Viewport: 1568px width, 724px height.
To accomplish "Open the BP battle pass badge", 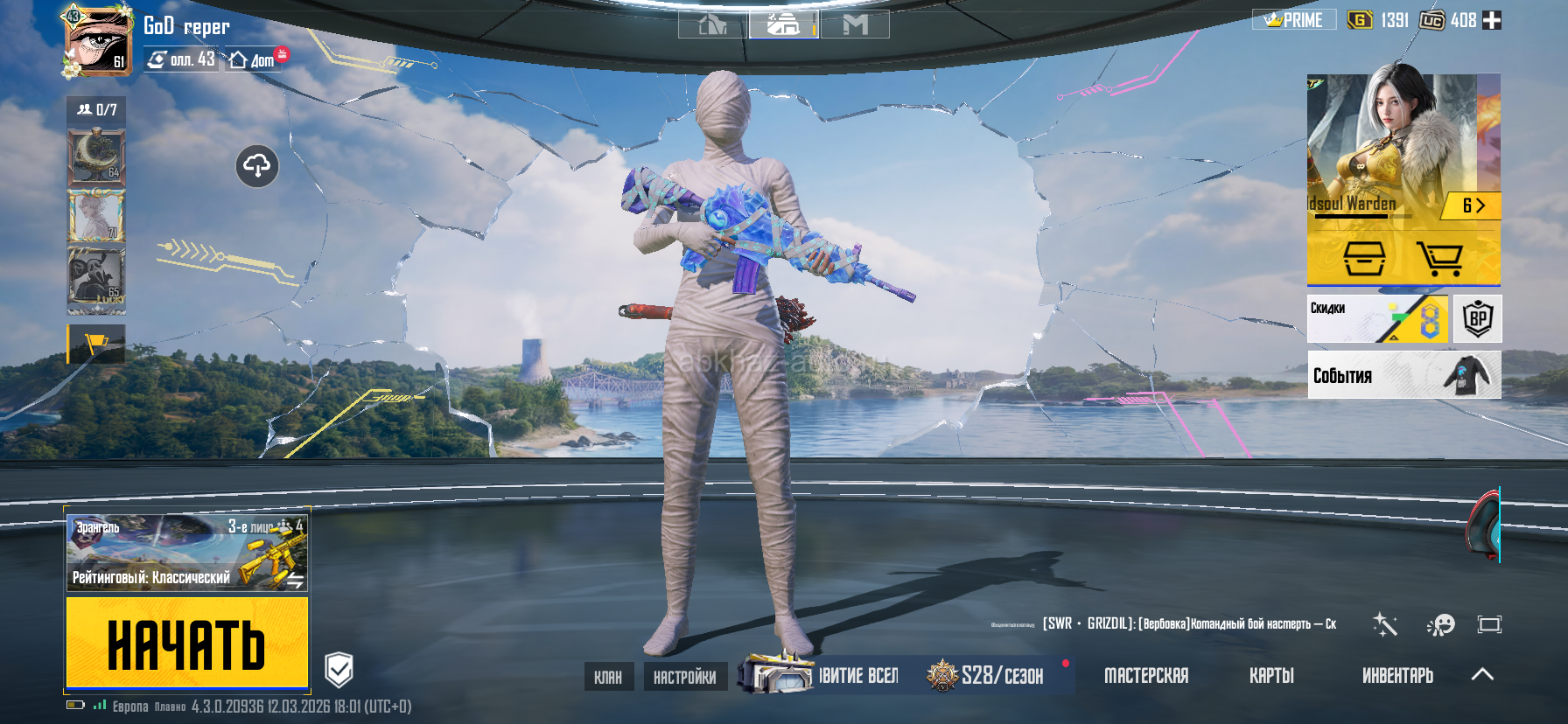I will coord(1478,319).
